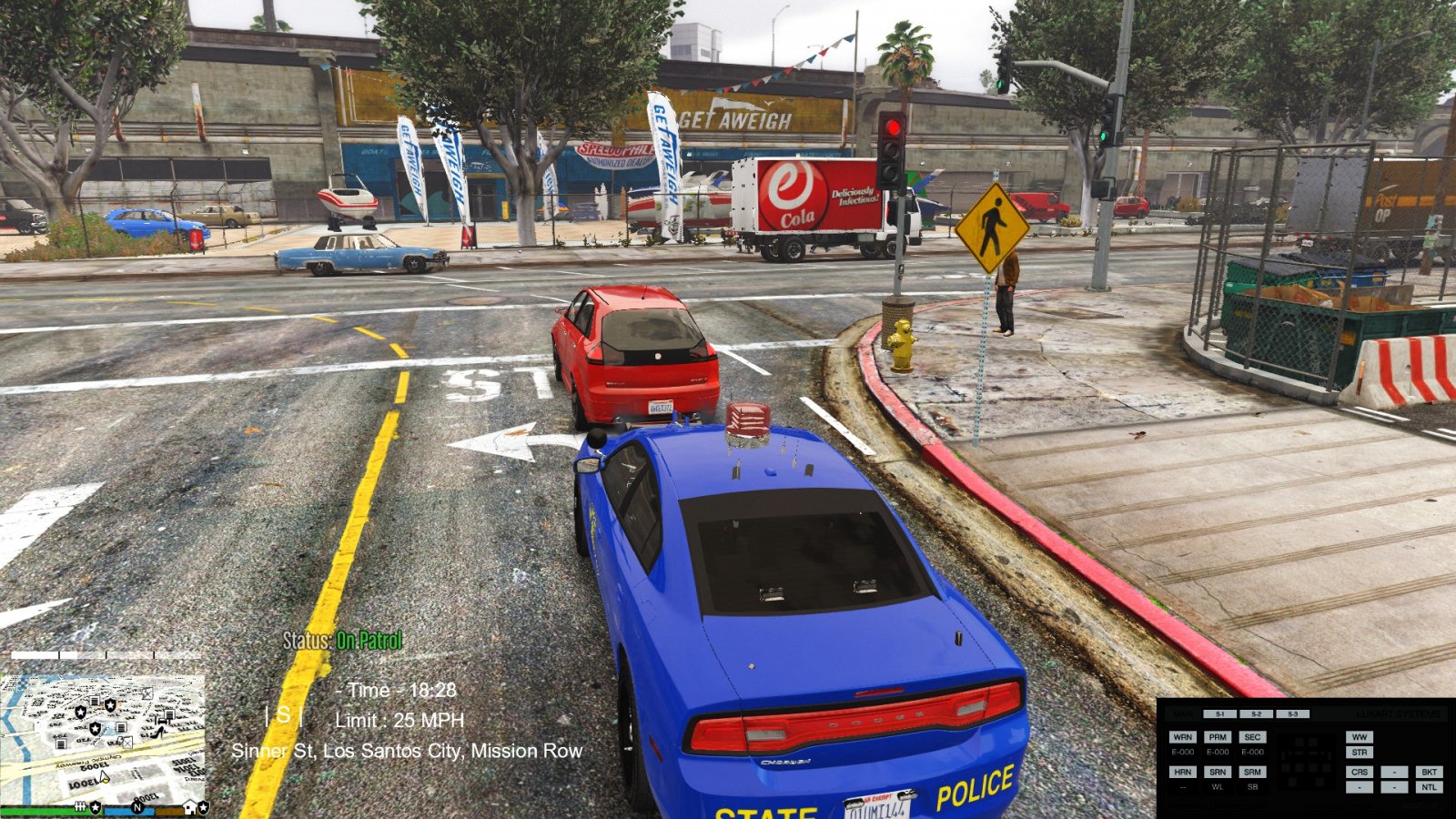
Task: Choose the S-3 stage button
Action: pyautogui.click(x=1292, y=714)
